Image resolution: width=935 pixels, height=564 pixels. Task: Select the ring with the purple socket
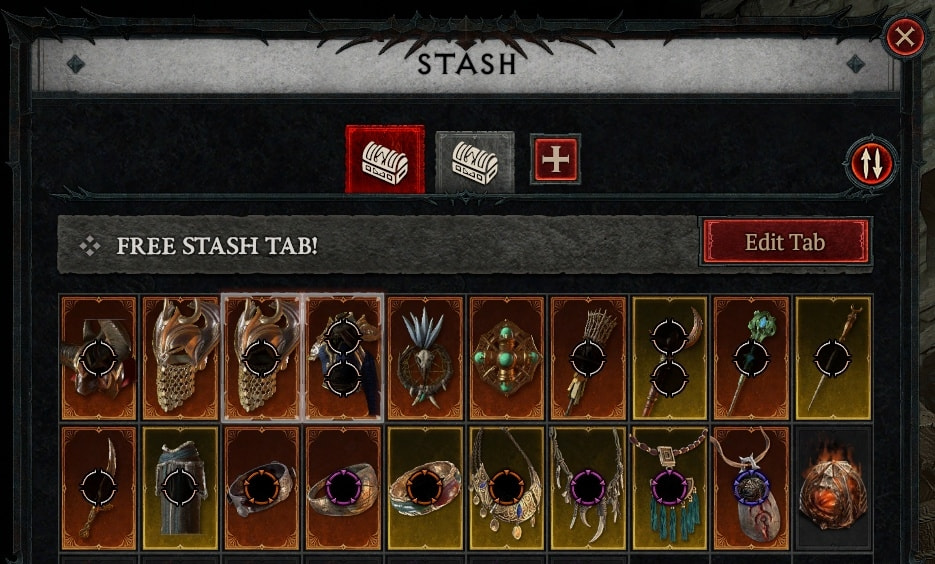[x=343, y=487]
